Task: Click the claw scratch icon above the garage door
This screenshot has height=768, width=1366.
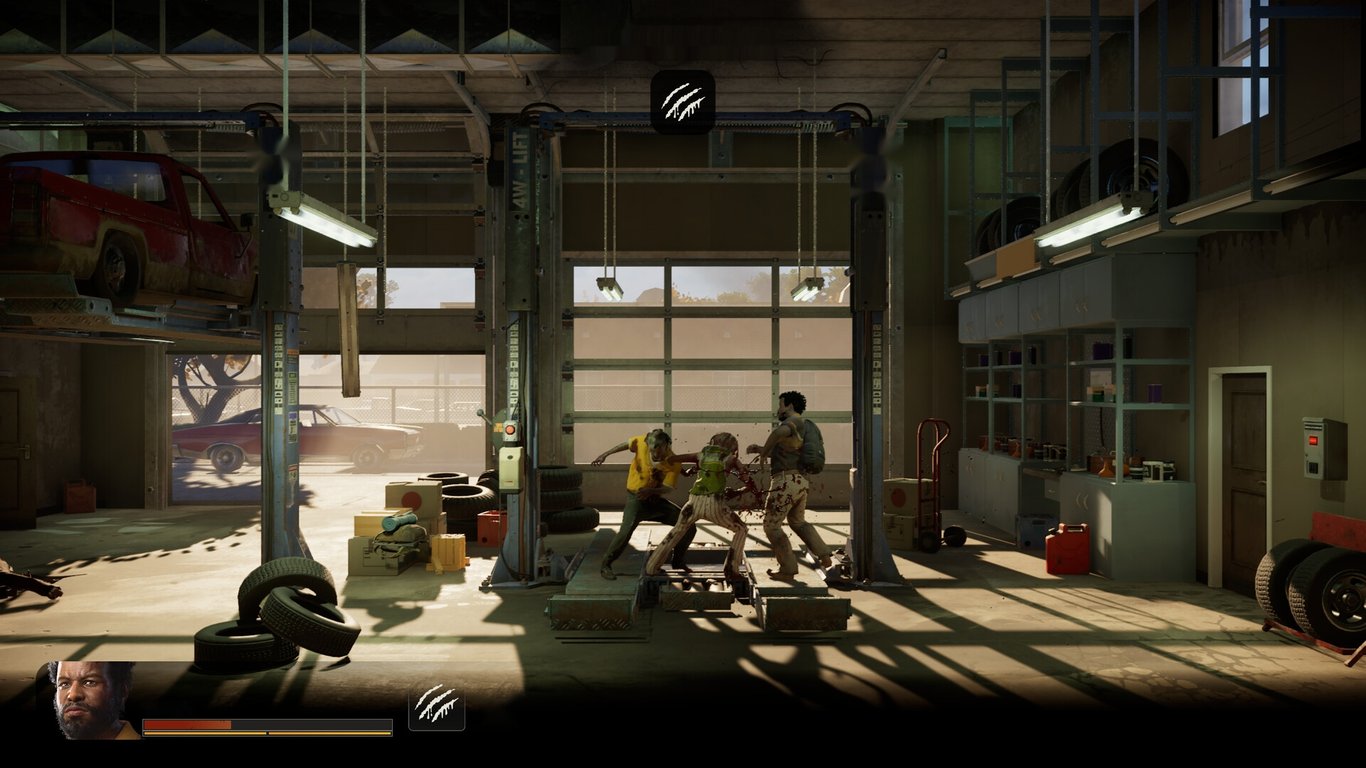Action: [x=684, y=99]
